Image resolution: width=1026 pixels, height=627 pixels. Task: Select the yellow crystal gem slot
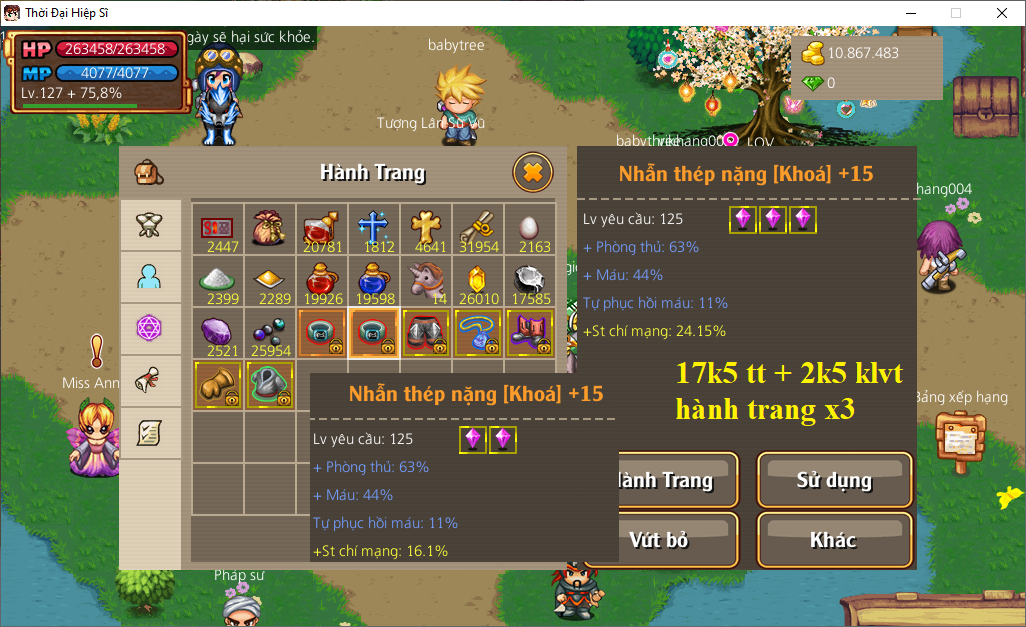(478, 280)
